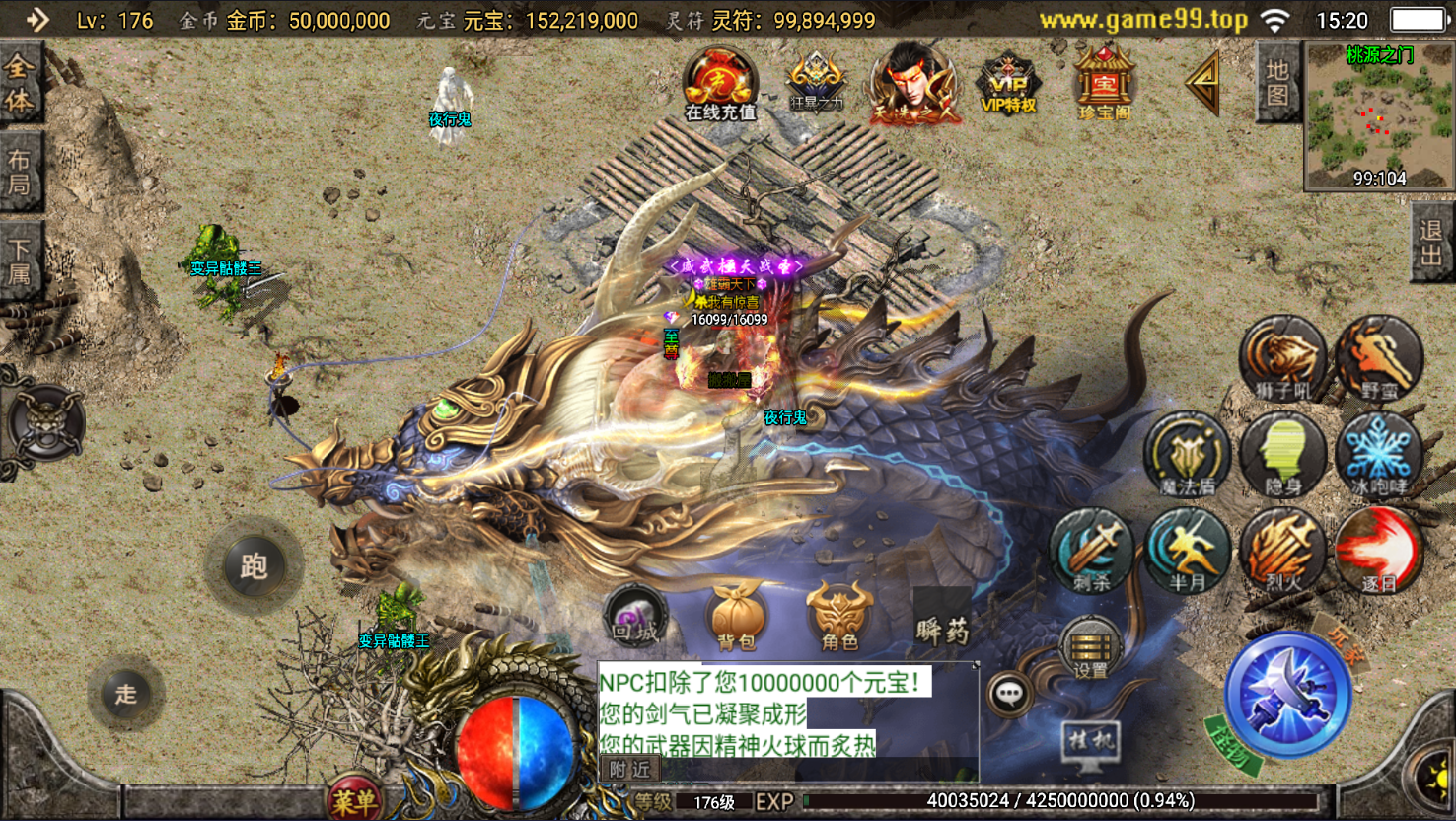This screenshot has width=1456, height=821.
Task: Open the VIP特权 privileges icon
Action: point(1007,83)
